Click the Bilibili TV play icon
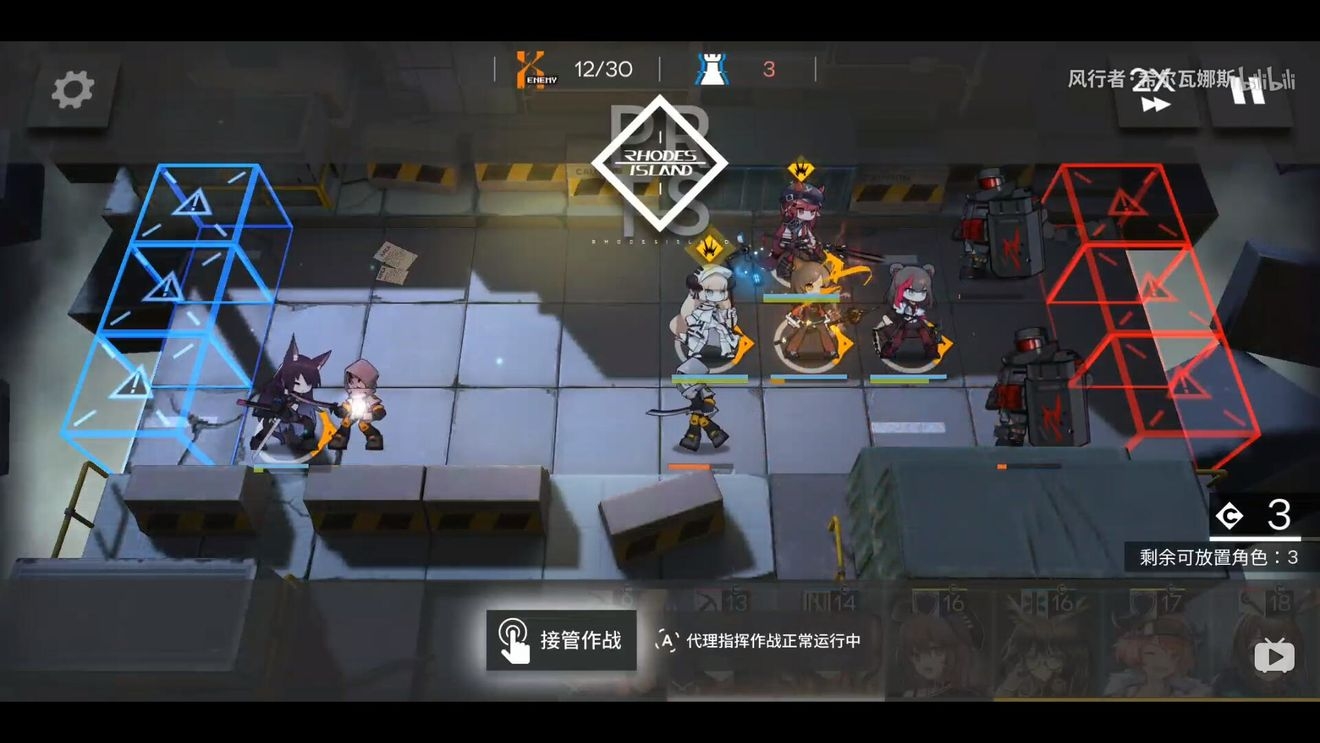This screenshot has height=743, width=1320. tap(1274, 657)
